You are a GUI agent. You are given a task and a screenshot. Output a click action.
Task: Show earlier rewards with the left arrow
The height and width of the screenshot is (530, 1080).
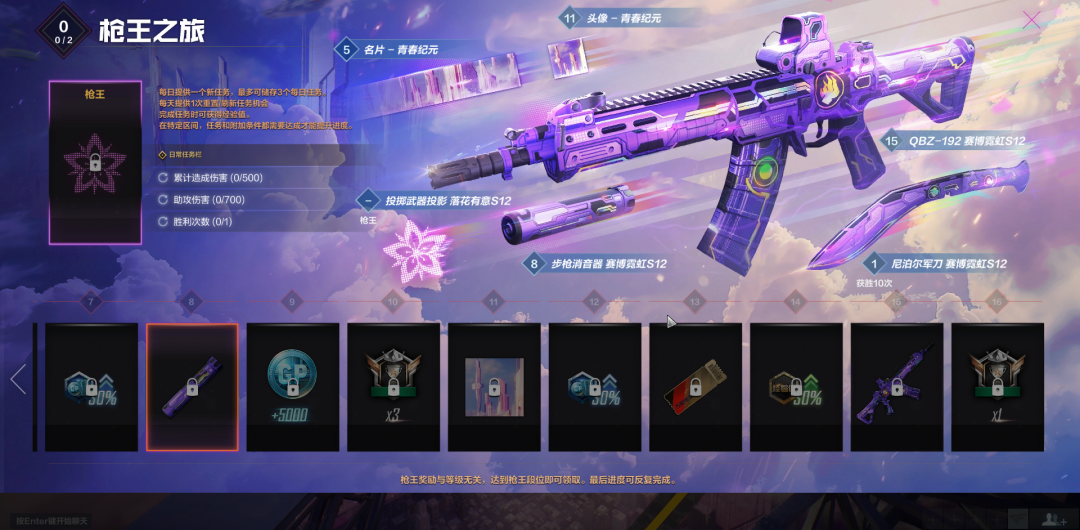click(x=17, y=380)
